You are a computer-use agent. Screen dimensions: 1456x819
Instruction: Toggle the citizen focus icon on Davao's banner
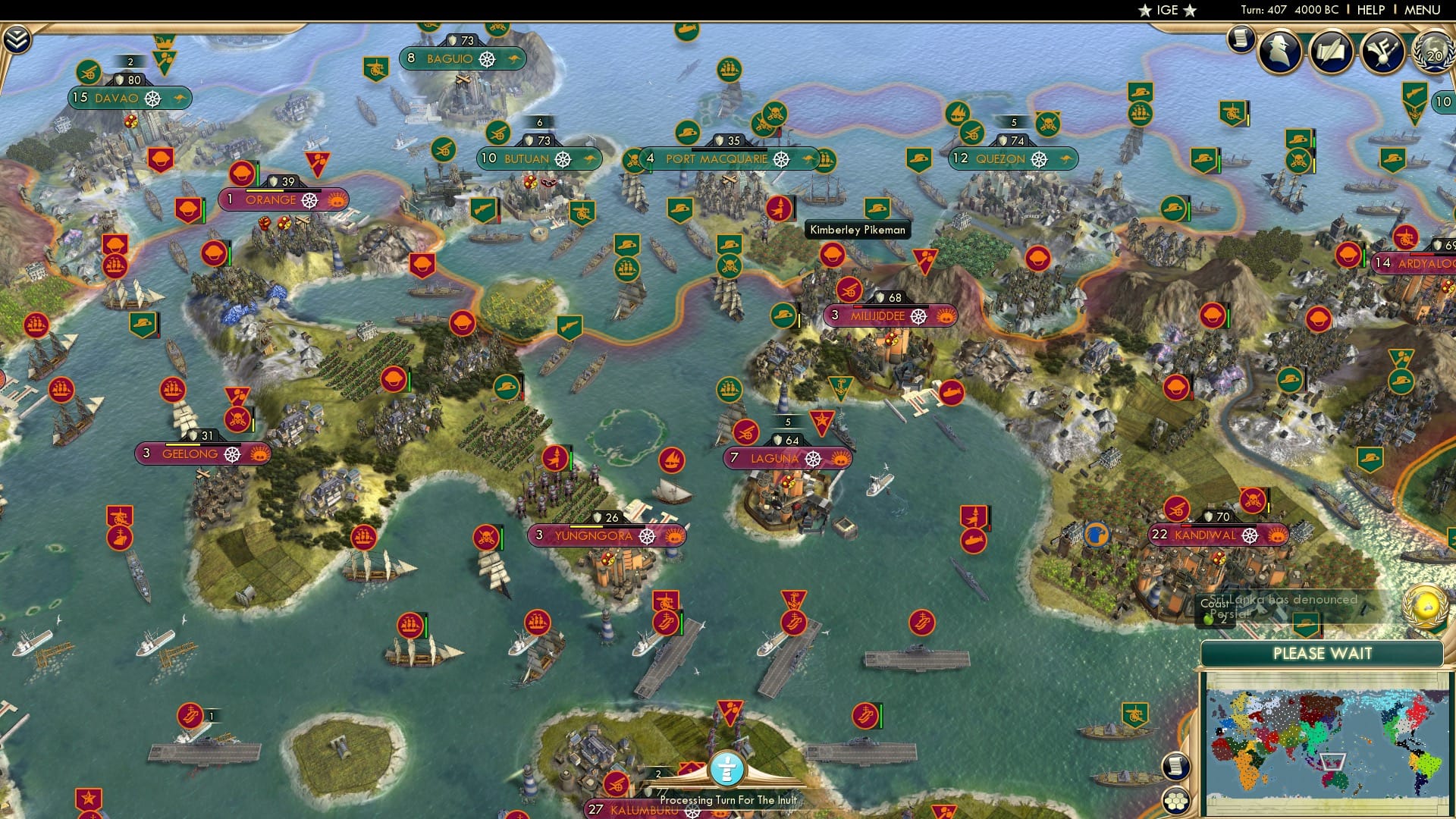(x=153, y=97)
